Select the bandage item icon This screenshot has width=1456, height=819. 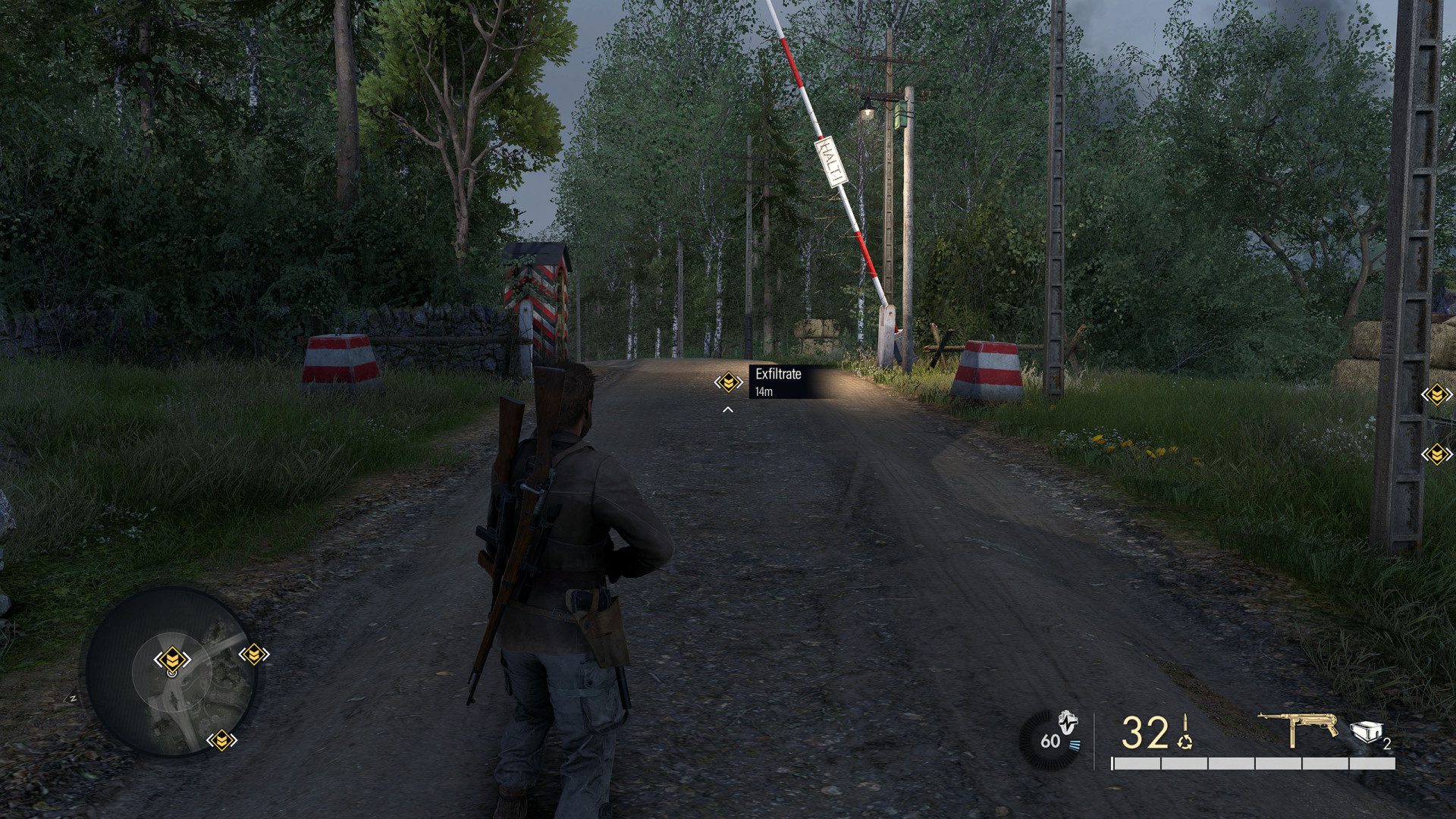pos(1366,732)
